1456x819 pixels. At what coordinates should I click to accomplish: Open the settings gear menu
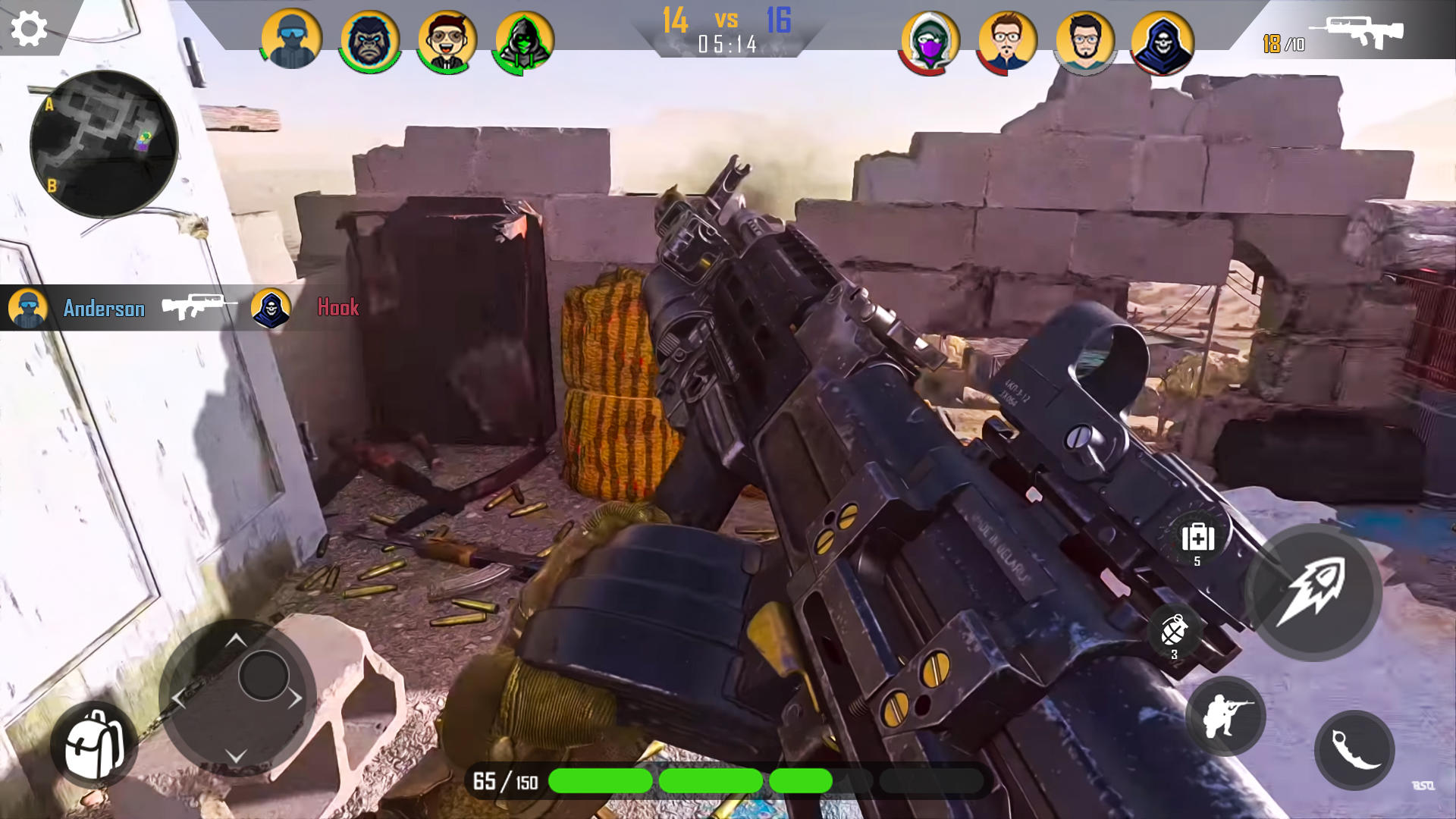(29, 29)
